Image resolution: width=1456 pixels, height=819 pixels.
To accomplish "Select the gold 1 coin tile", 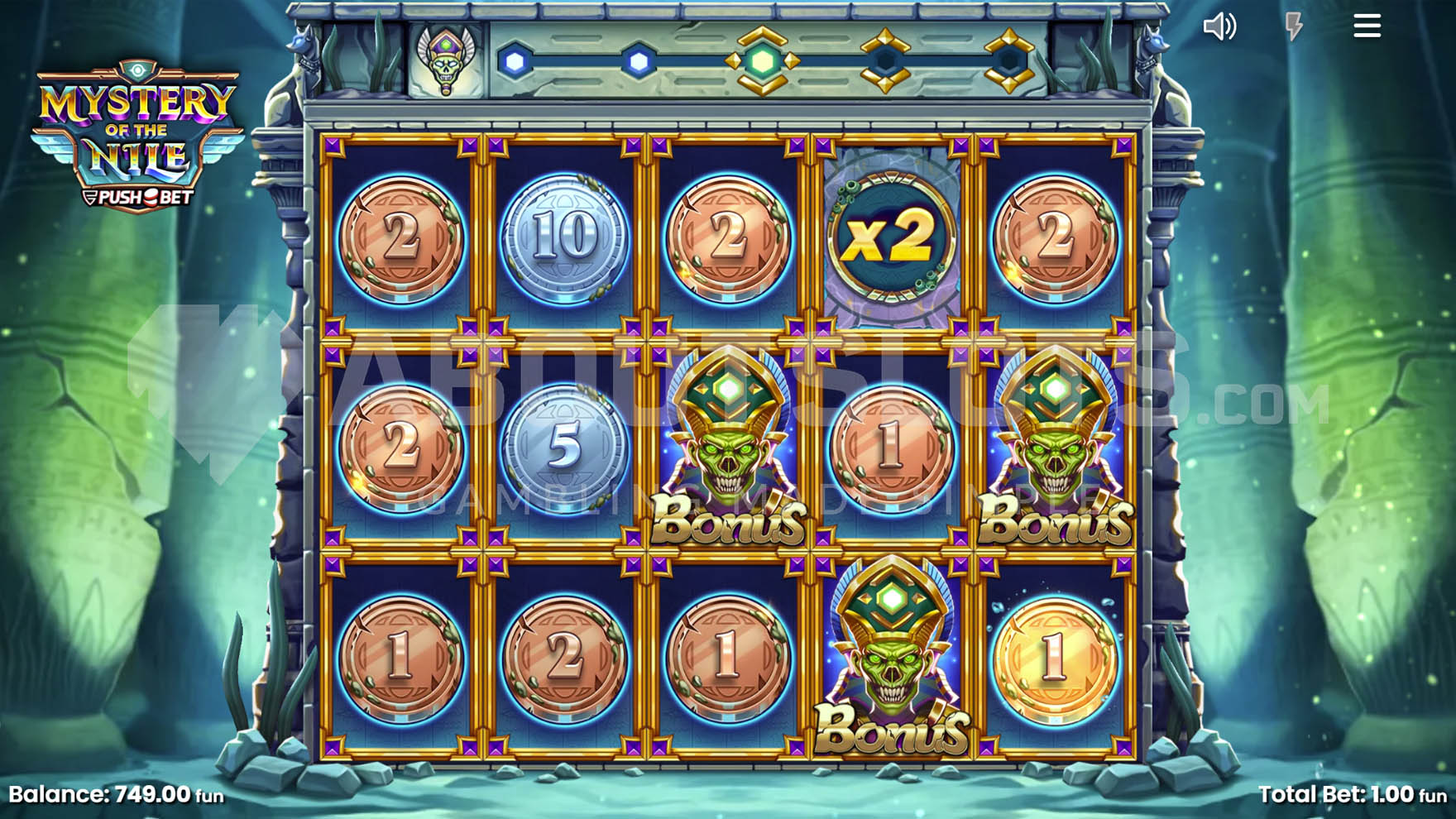I will click(1053, 659).
